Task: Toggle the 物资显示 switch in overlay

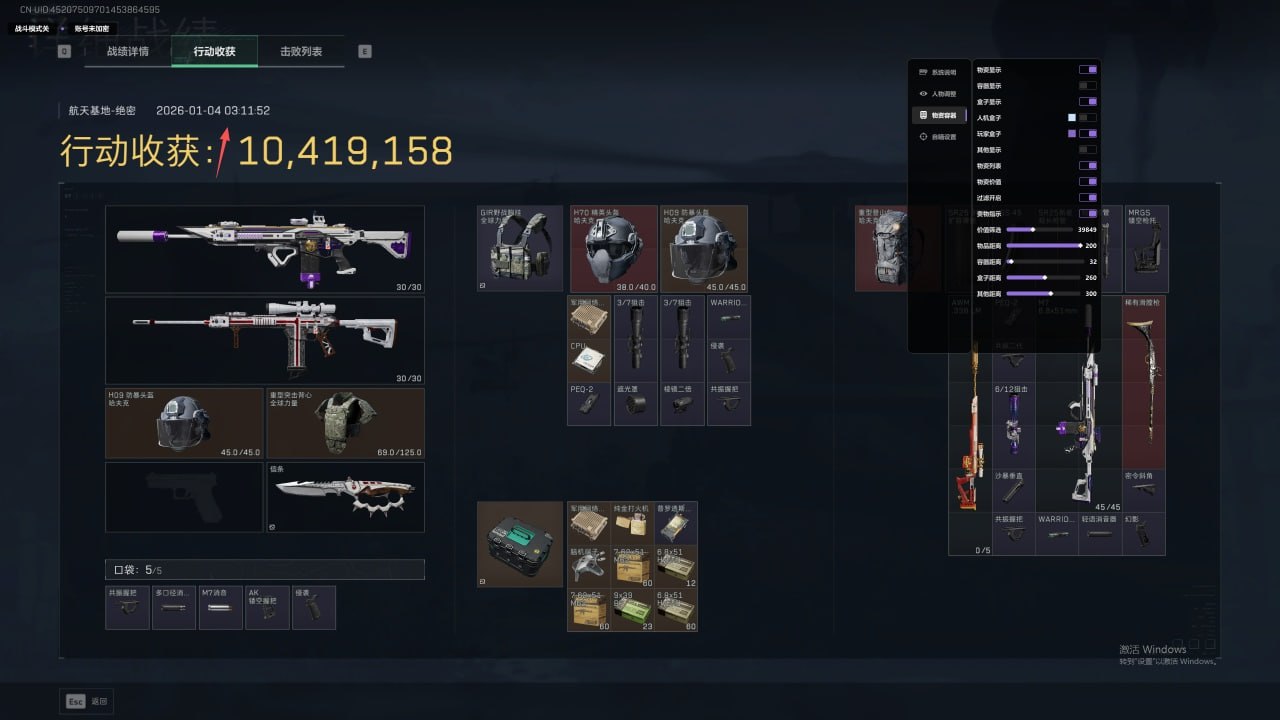Action: (x=1087, y=70)
